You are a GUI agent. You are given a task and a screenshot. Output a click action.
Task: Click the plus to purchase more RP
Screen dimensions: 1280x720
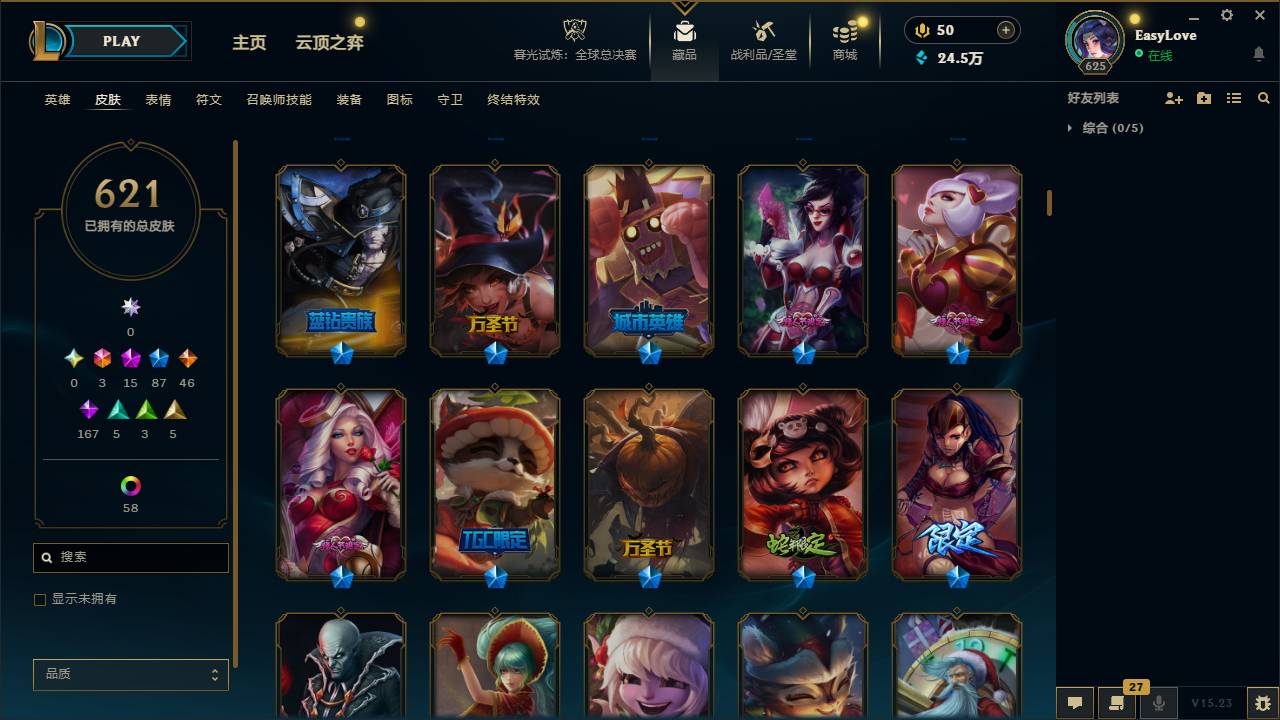(1004, 29)
